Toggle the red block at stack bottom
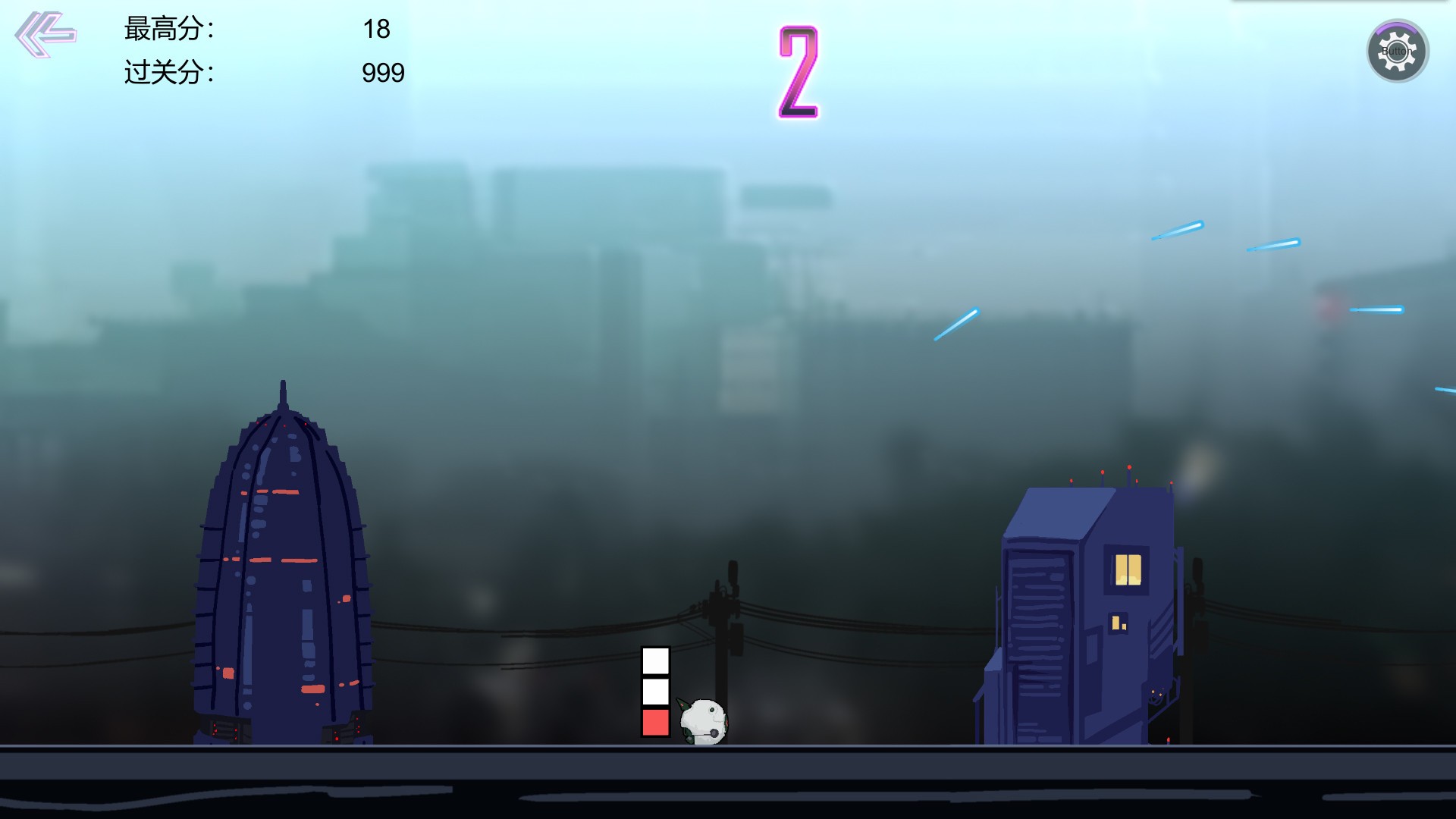This screenshot has height=819, width=1456. tap(654, 723)
